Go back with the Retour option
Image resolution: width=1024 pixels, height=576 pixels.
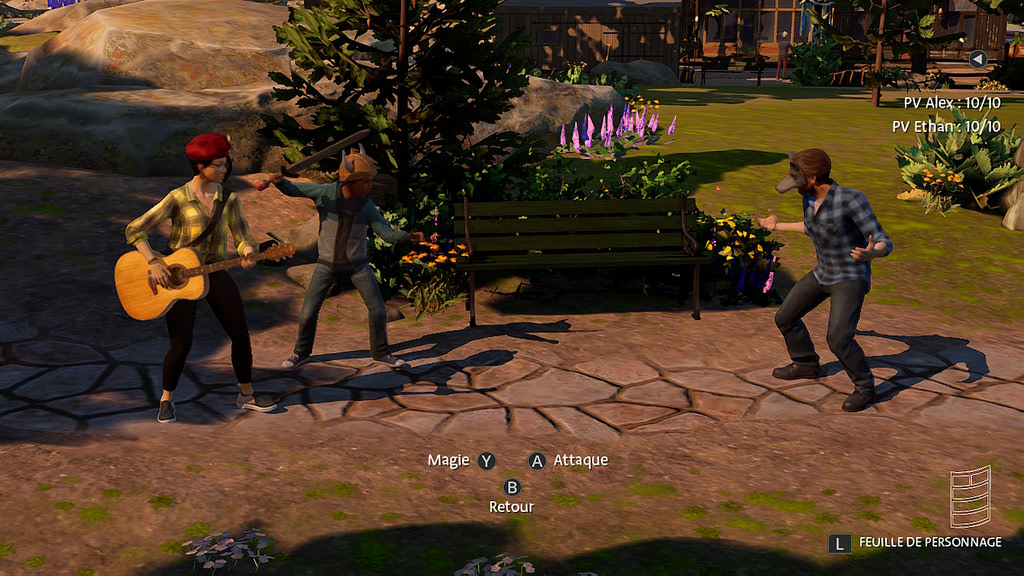tap(512, 497)
